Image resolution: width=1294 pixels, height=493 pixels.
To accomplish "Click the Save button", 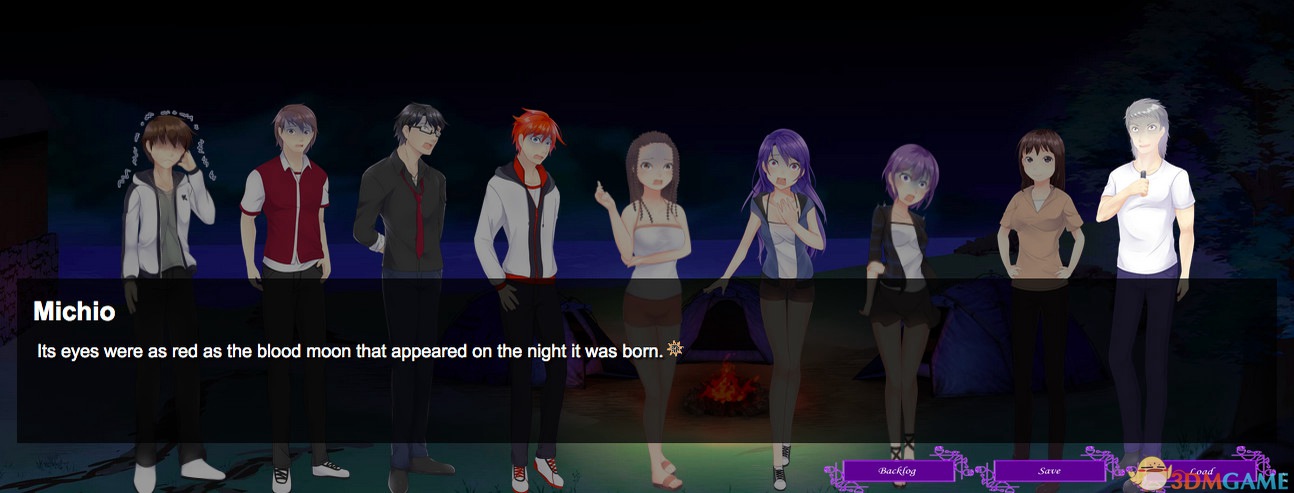I will click(x=1049, y=470).
